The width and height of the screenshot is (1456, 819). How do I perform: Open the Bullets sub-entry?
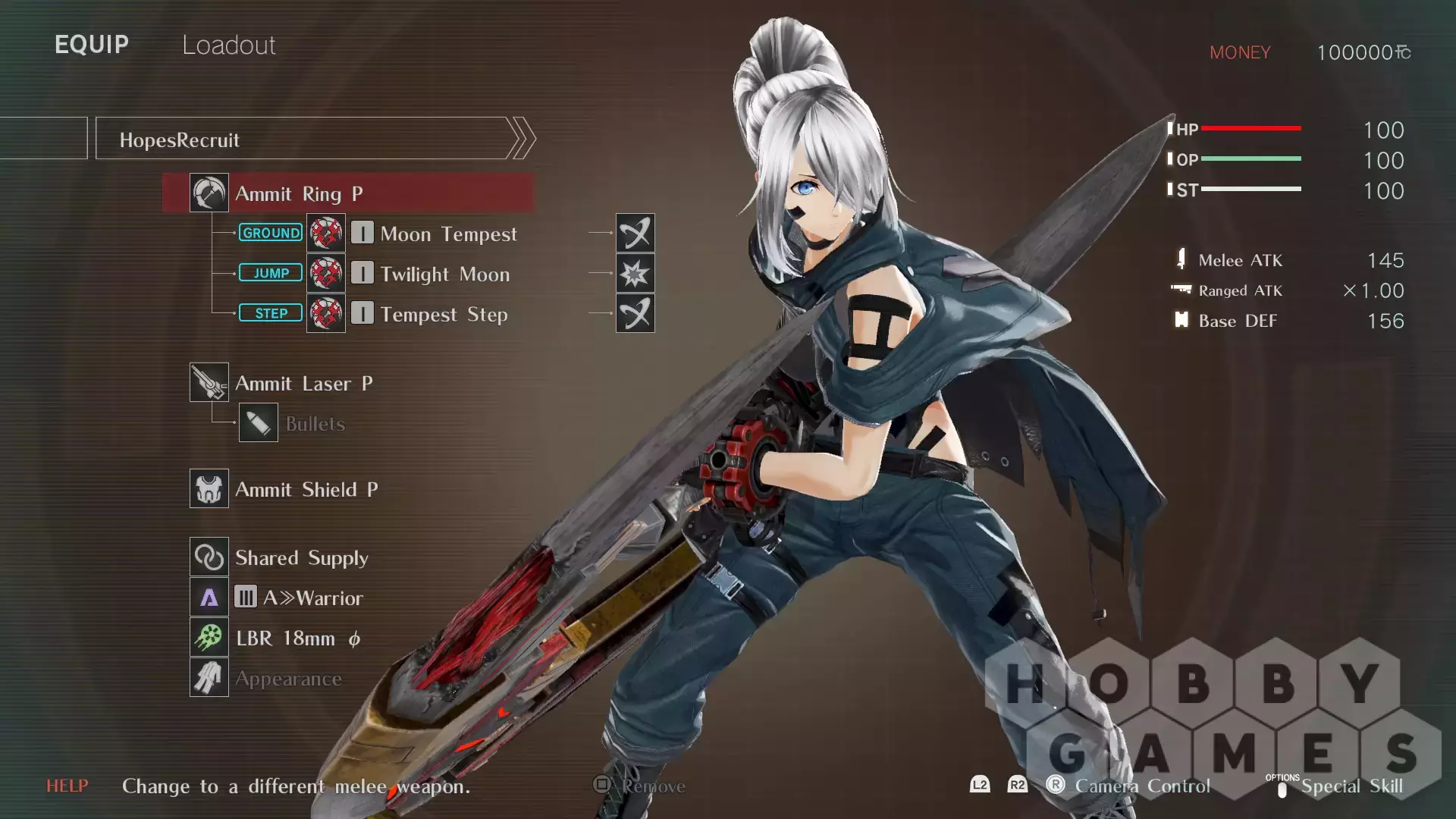coord(315,423)
